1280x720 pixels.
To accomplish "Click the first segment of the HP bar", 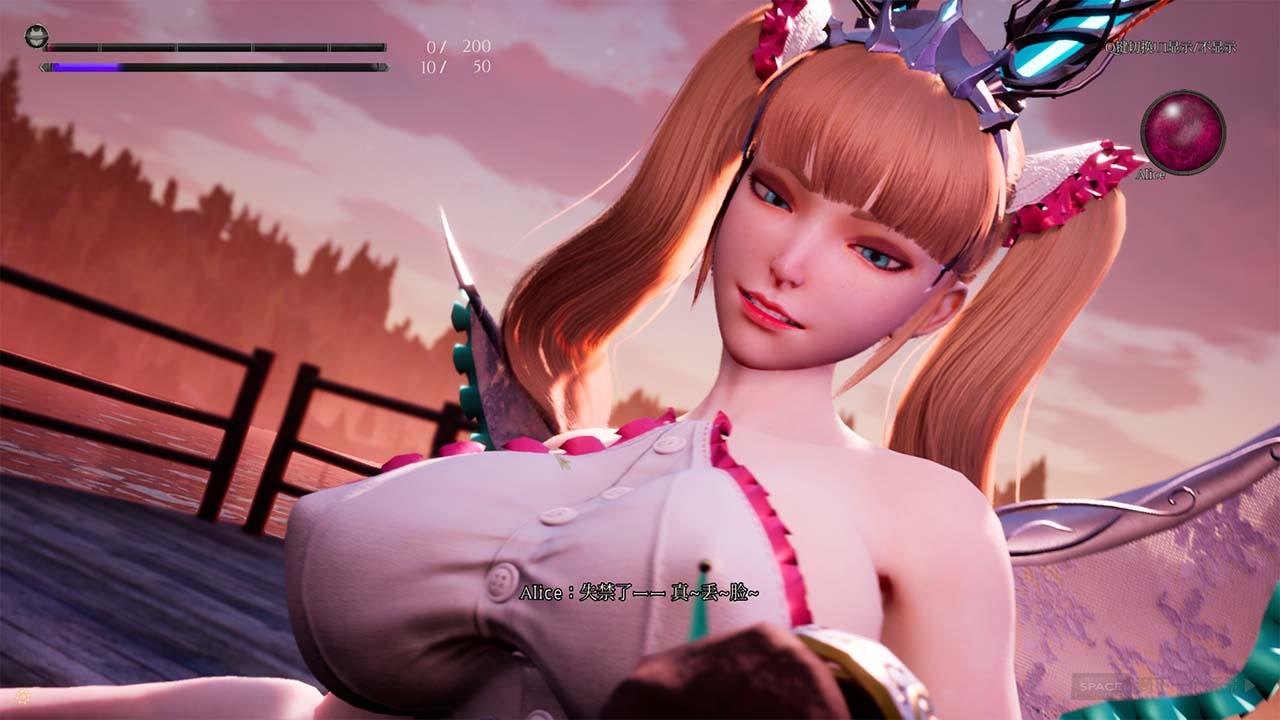I will [75, 45].
